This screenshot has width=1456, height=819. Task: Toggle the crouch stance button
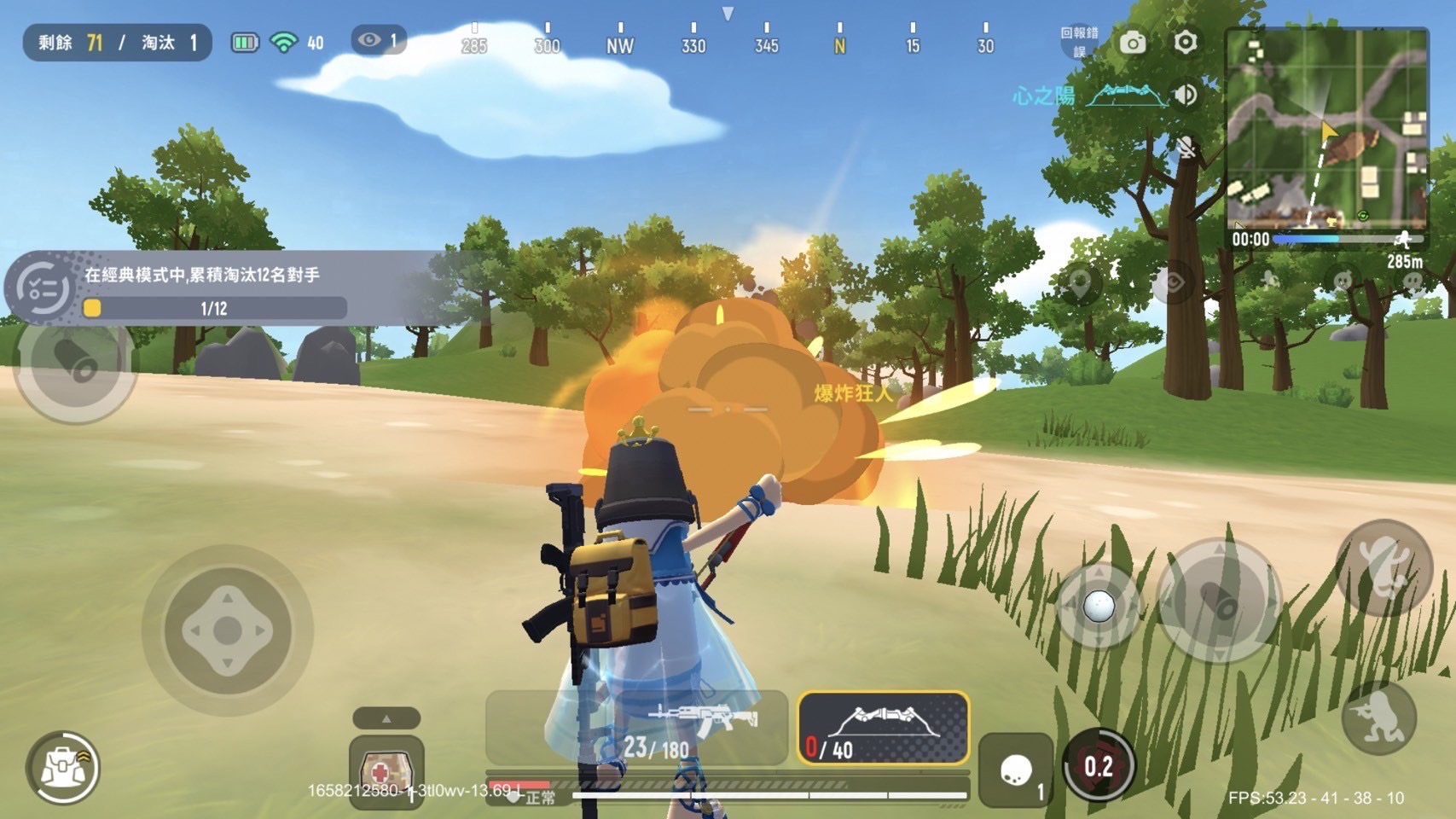tap(1379, 718)
